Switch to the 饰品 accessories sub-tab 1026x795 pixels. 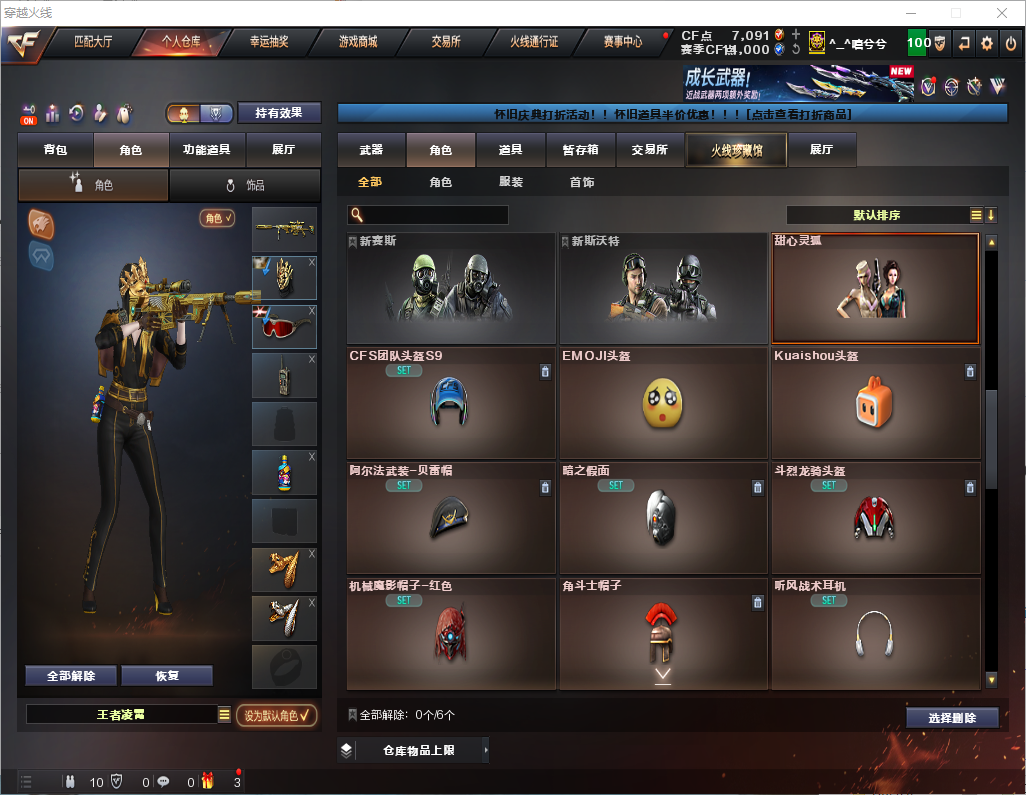[245, 185]
